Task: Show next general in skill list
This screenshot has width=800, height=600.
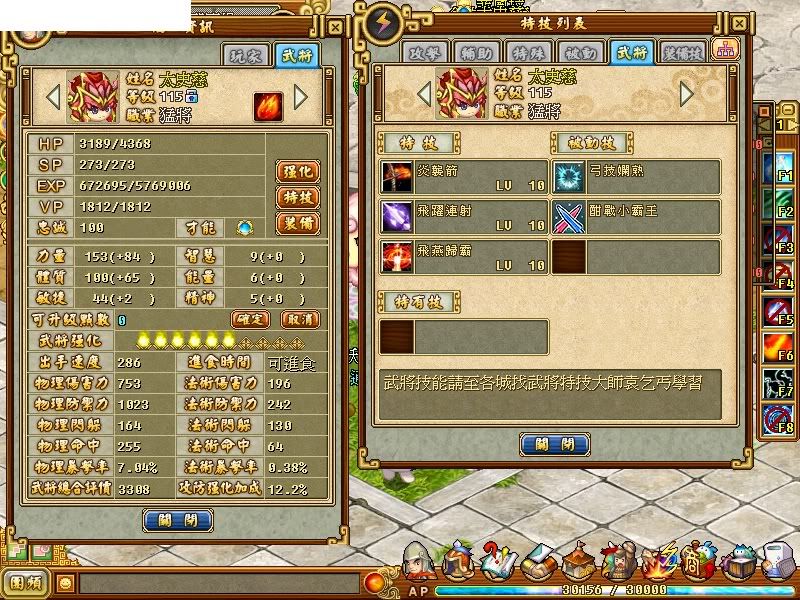Action: point(686,93)
